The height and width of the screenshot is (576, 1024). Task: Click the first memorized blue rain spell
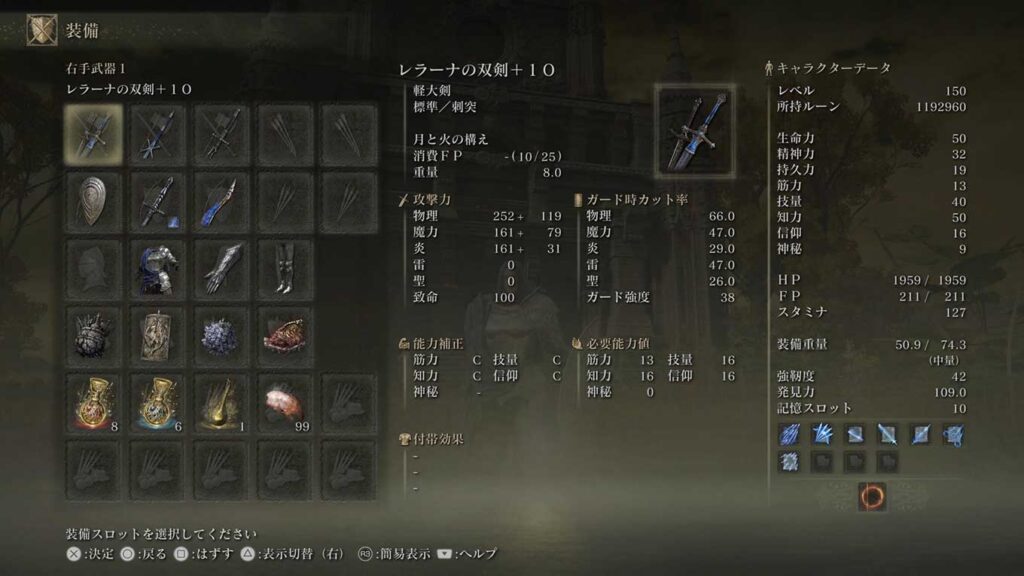point(790,434)
